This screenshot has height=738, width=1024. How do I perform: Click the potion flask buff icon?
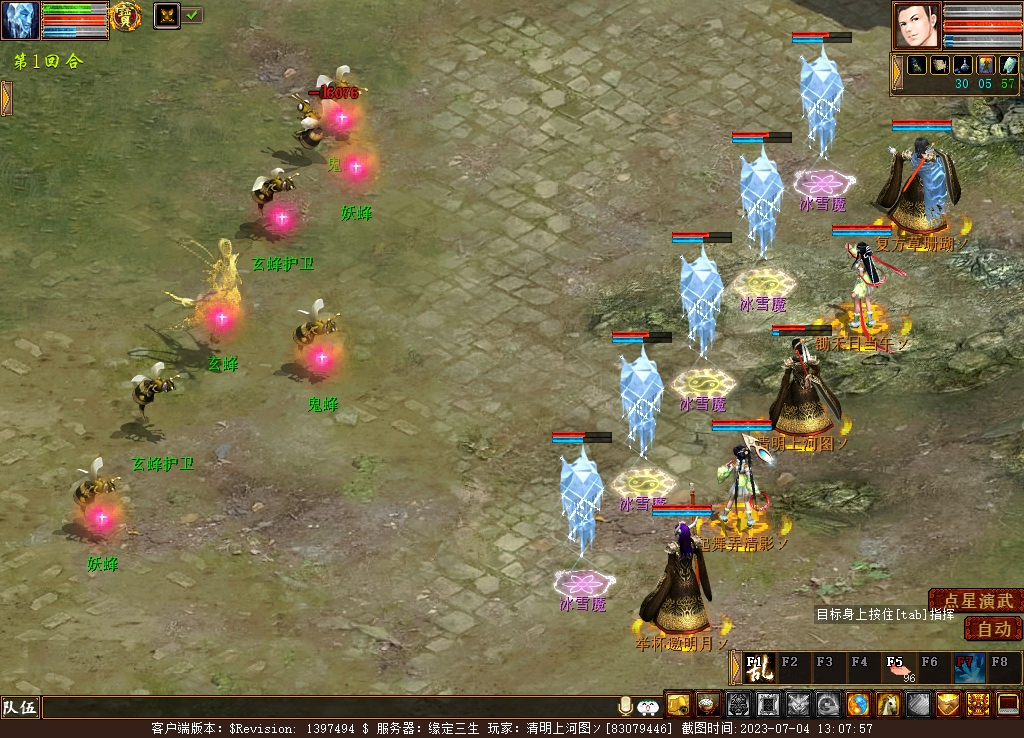962,65
